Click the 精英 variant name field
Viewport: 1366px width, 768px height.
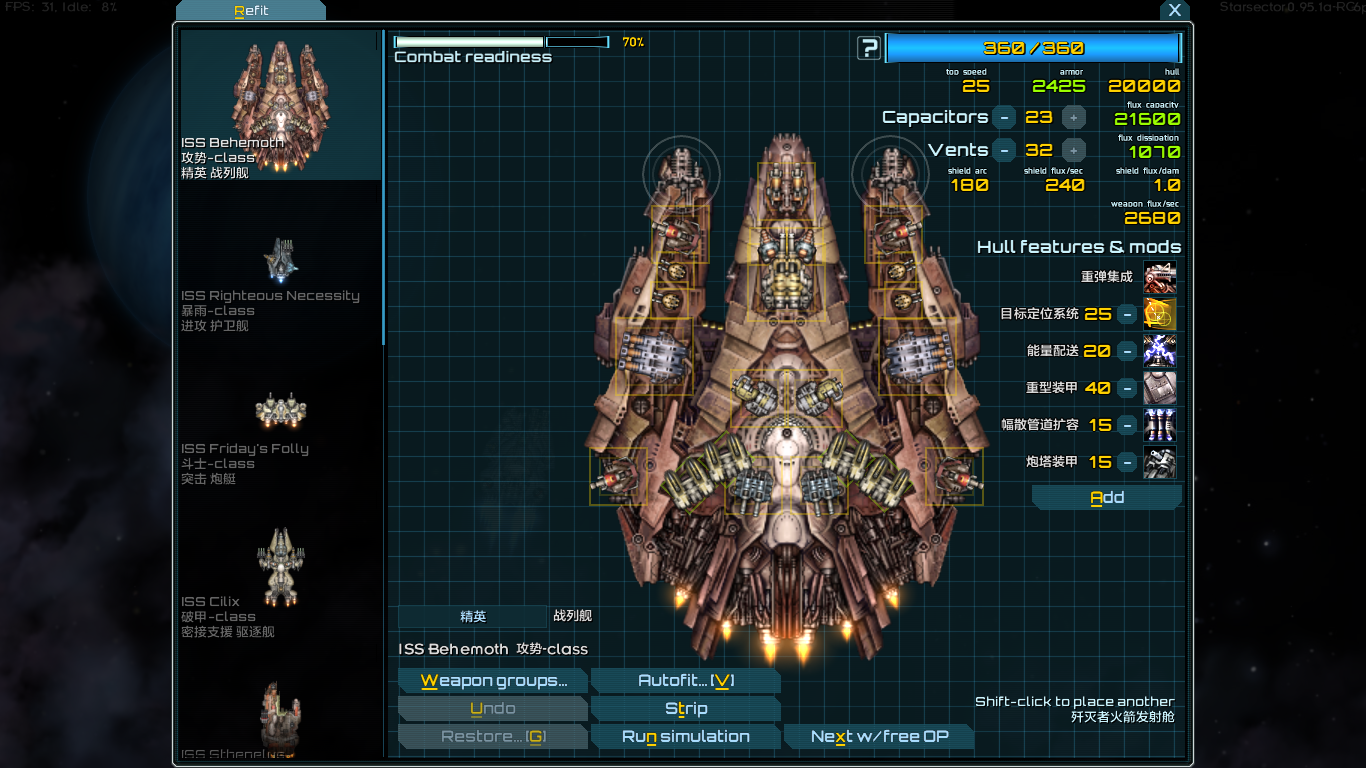coord(473,617)
